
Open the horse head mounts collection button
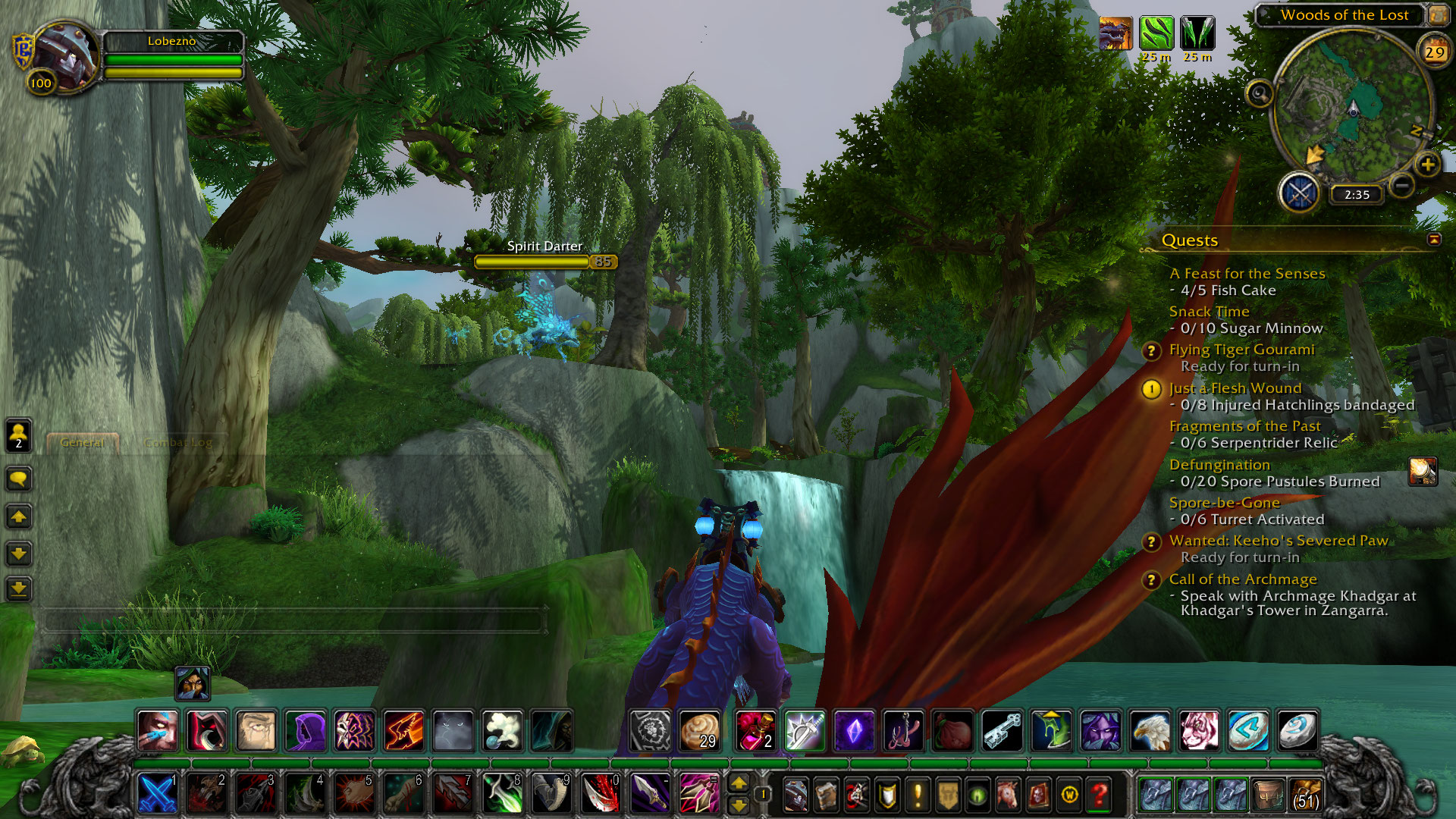pos(1008,795)
